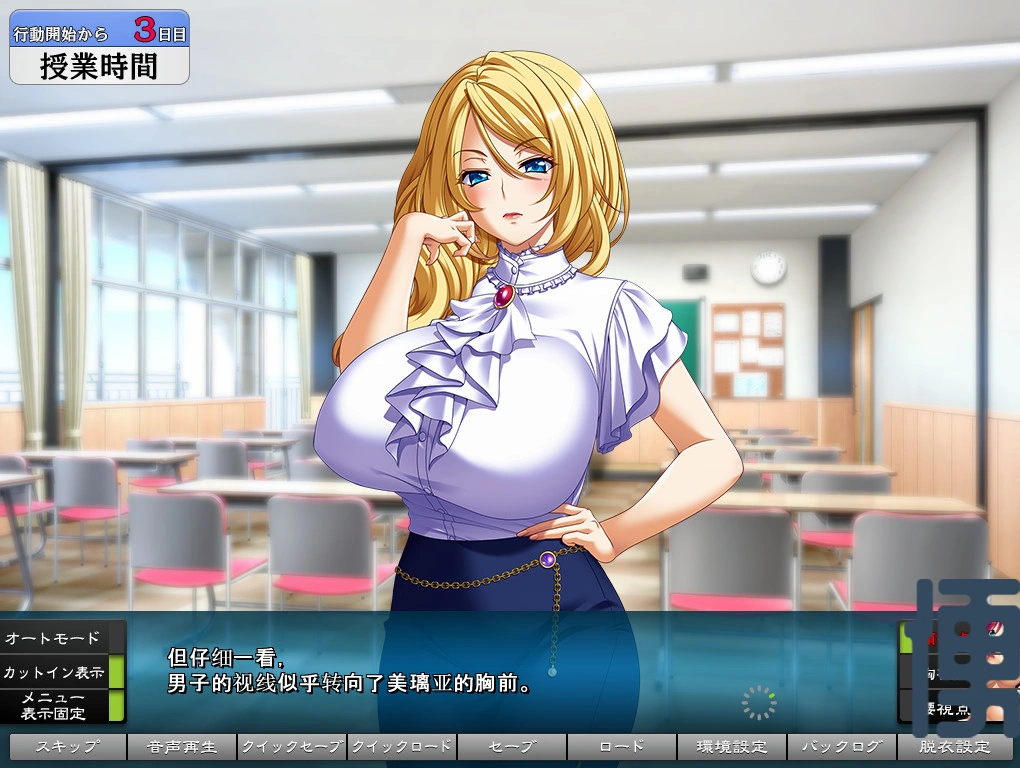
Task: Quick load with クイックロード
Action: point(402,747)
